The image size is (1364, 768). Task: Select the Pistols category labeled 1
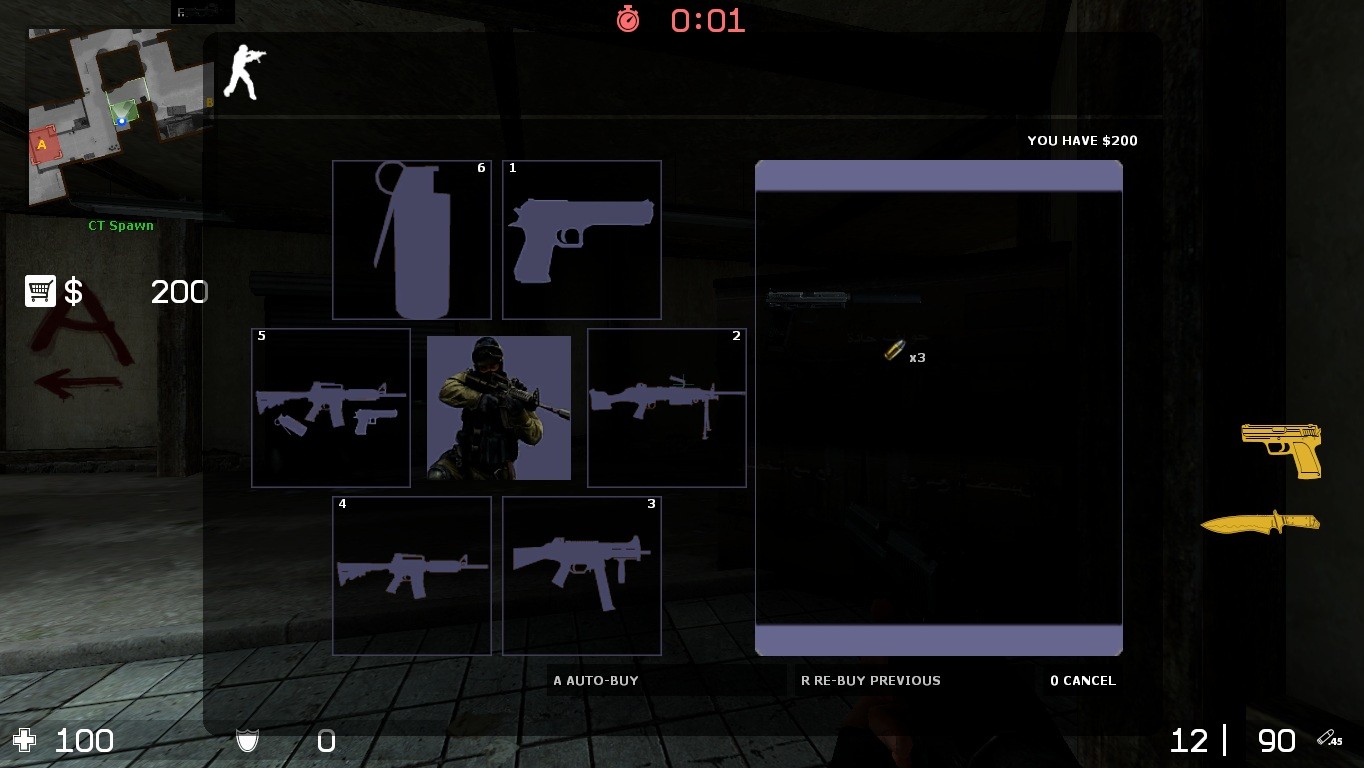click(581, 239)
